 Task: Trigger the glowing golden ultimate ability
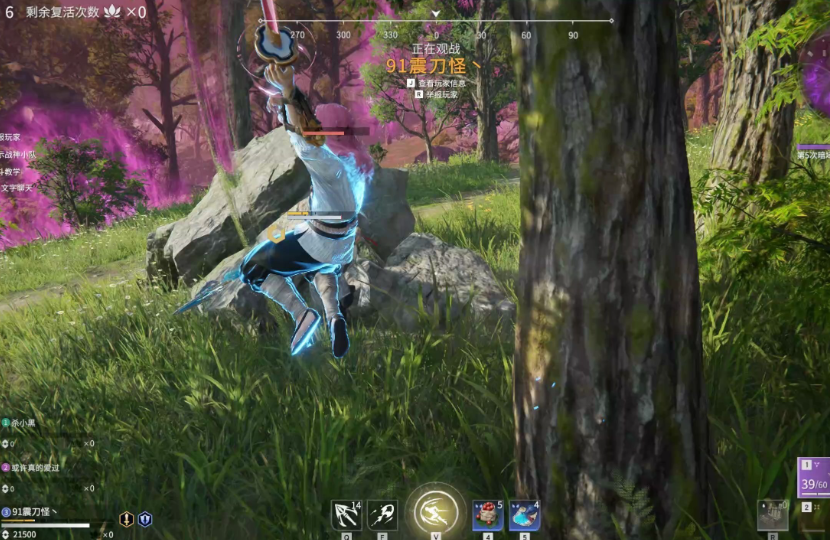435,511
